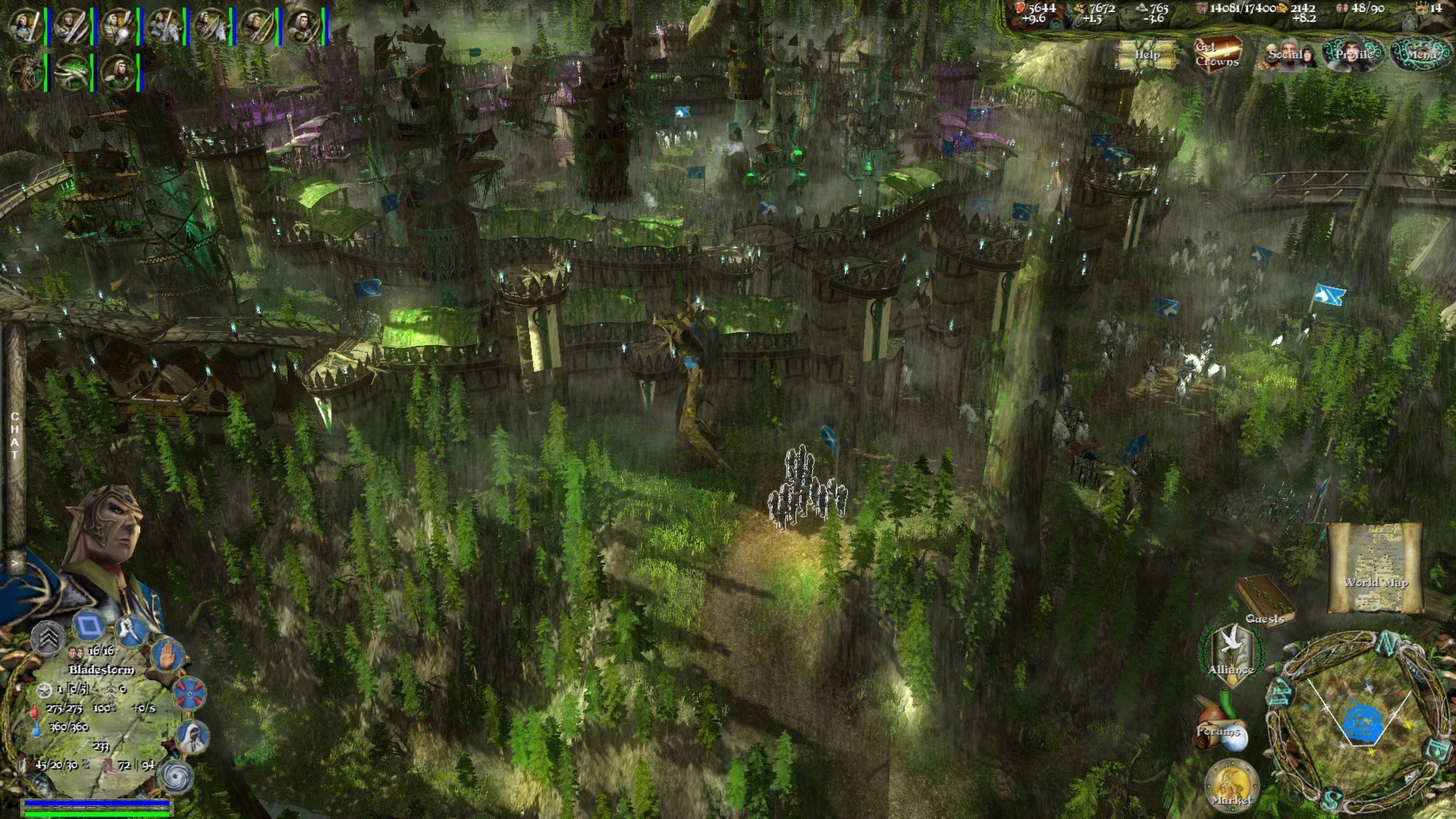The image size is (1456, 819).
Task: Activate the dagger attack command
Action: pyautogui.click(x=131, y=631)
